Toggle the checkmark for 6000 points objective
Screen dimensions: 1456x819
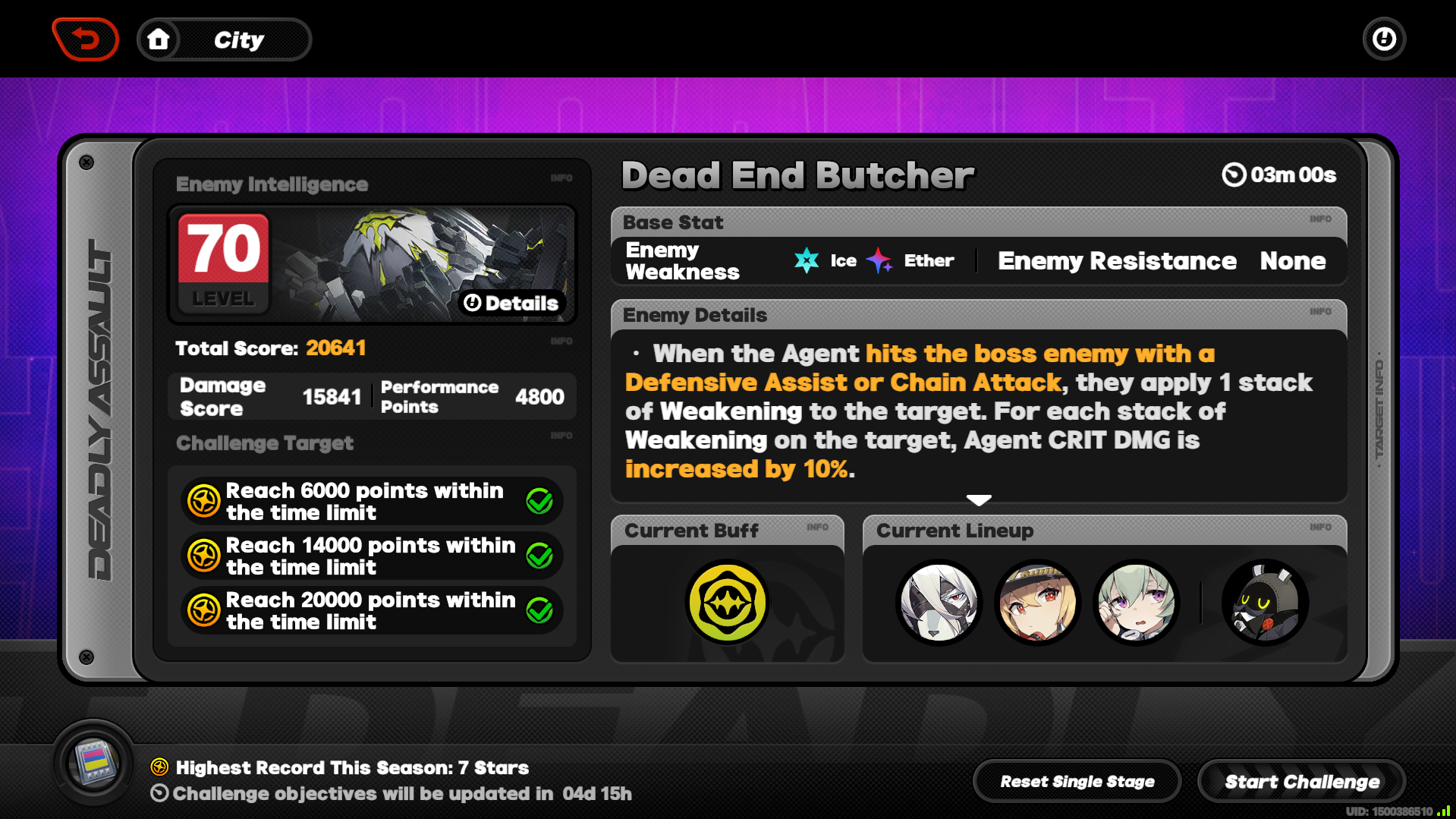coord(539,500)
